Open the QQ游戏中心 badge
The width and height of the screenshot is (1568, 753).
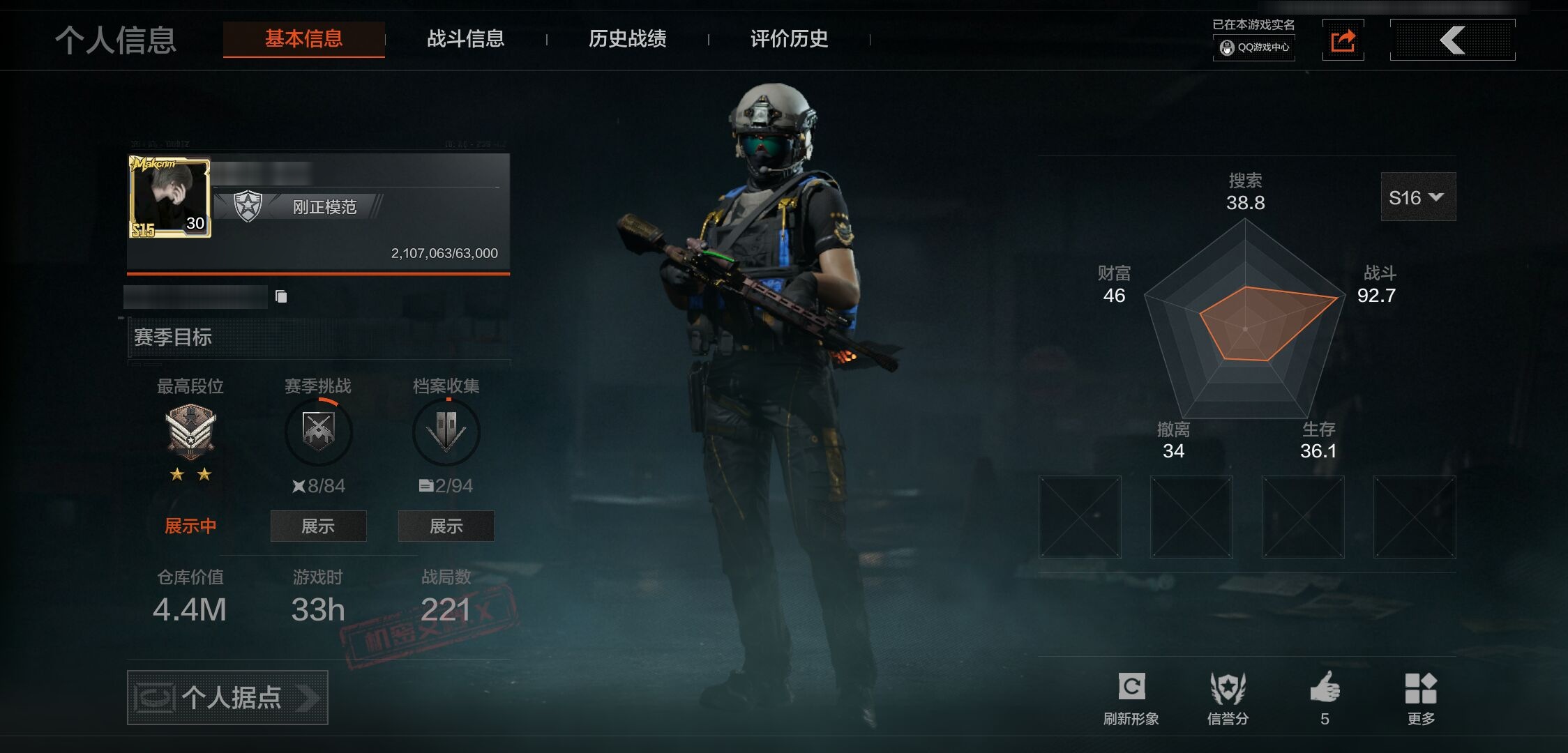(x=1254, y=47)
